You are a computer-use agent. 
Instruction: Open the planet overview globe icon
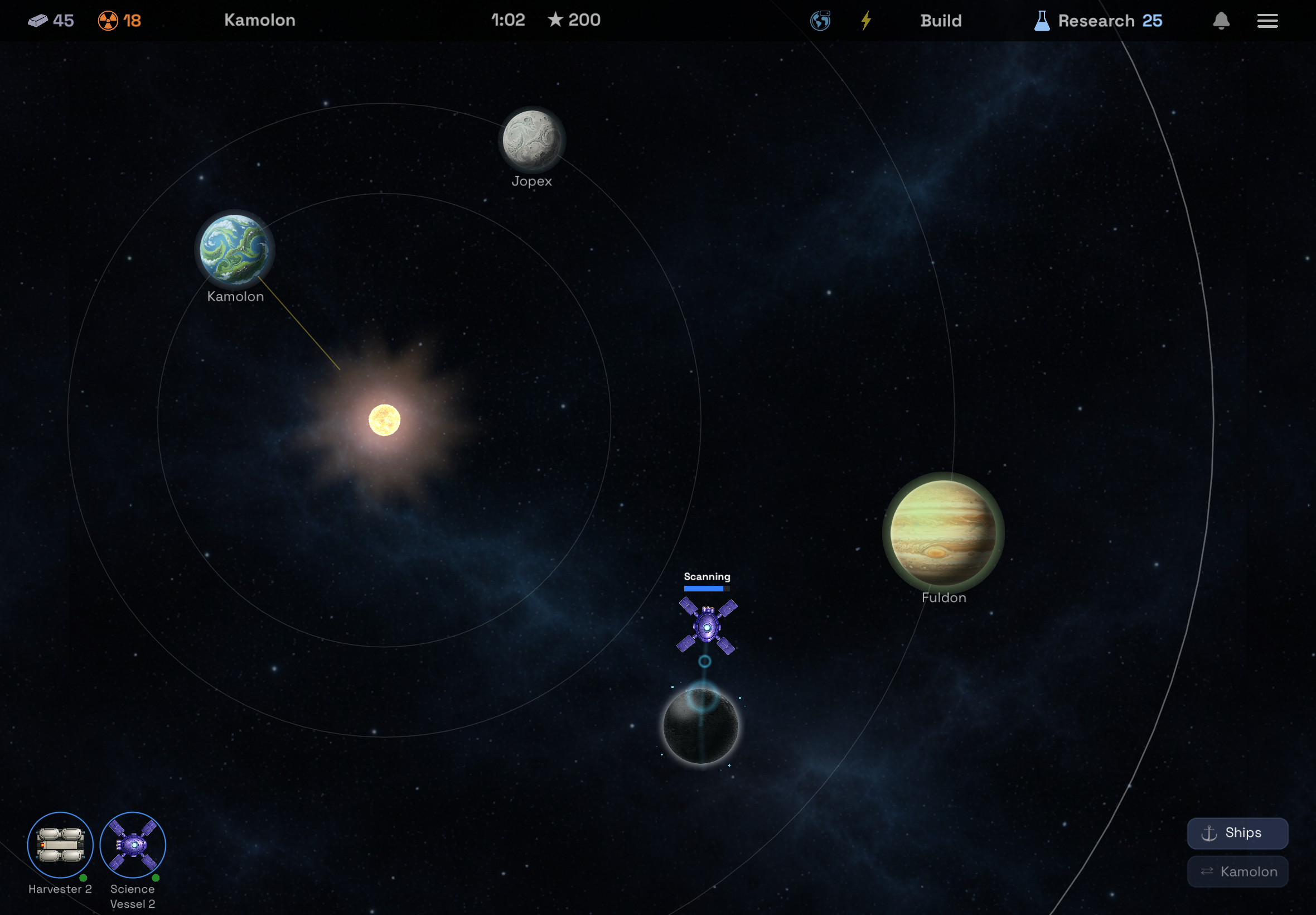(820, 20)
